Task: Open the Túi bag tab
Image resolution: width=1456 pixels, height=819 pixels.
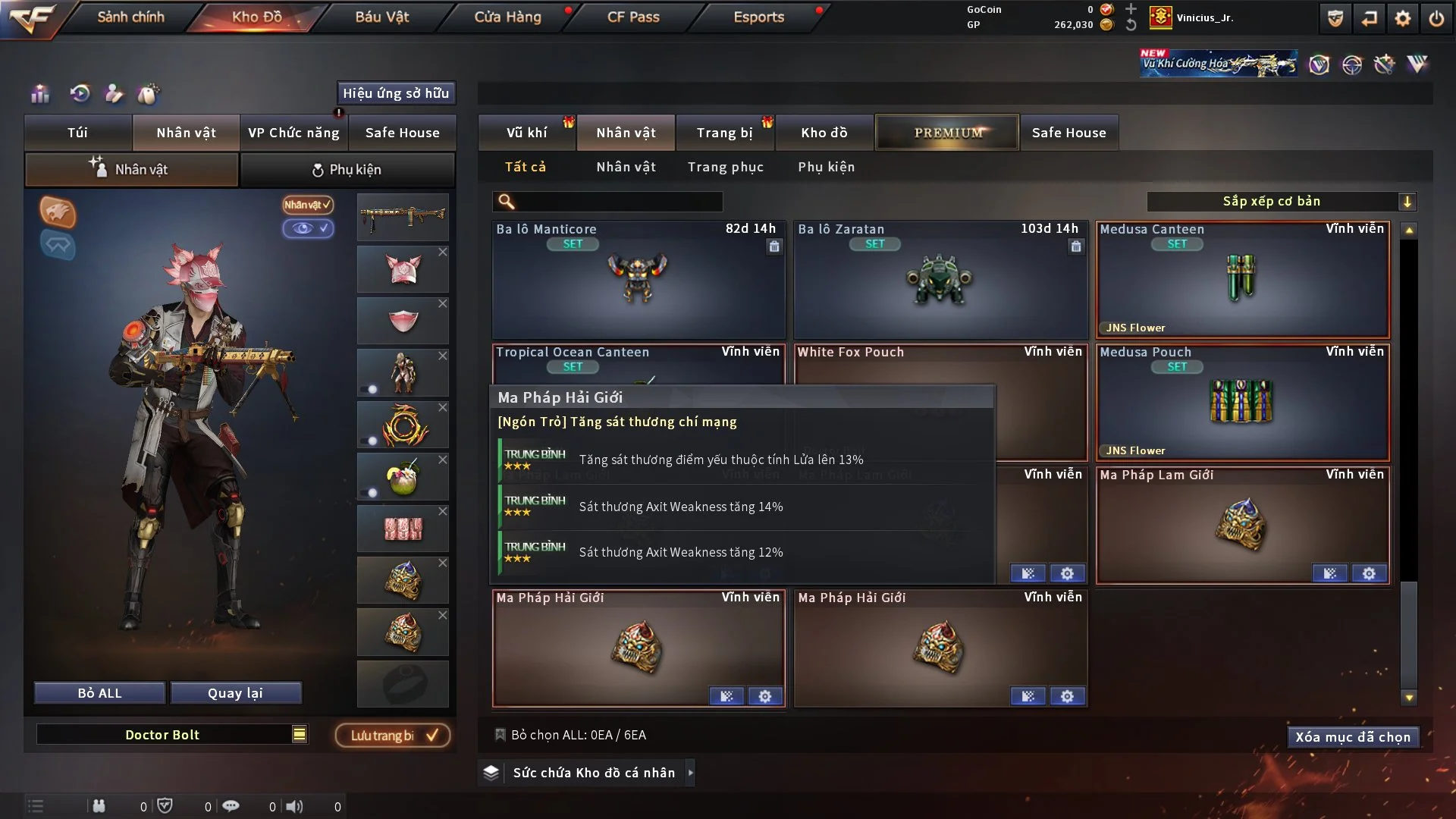Action: pyautogui.click(x=77, y=133)
